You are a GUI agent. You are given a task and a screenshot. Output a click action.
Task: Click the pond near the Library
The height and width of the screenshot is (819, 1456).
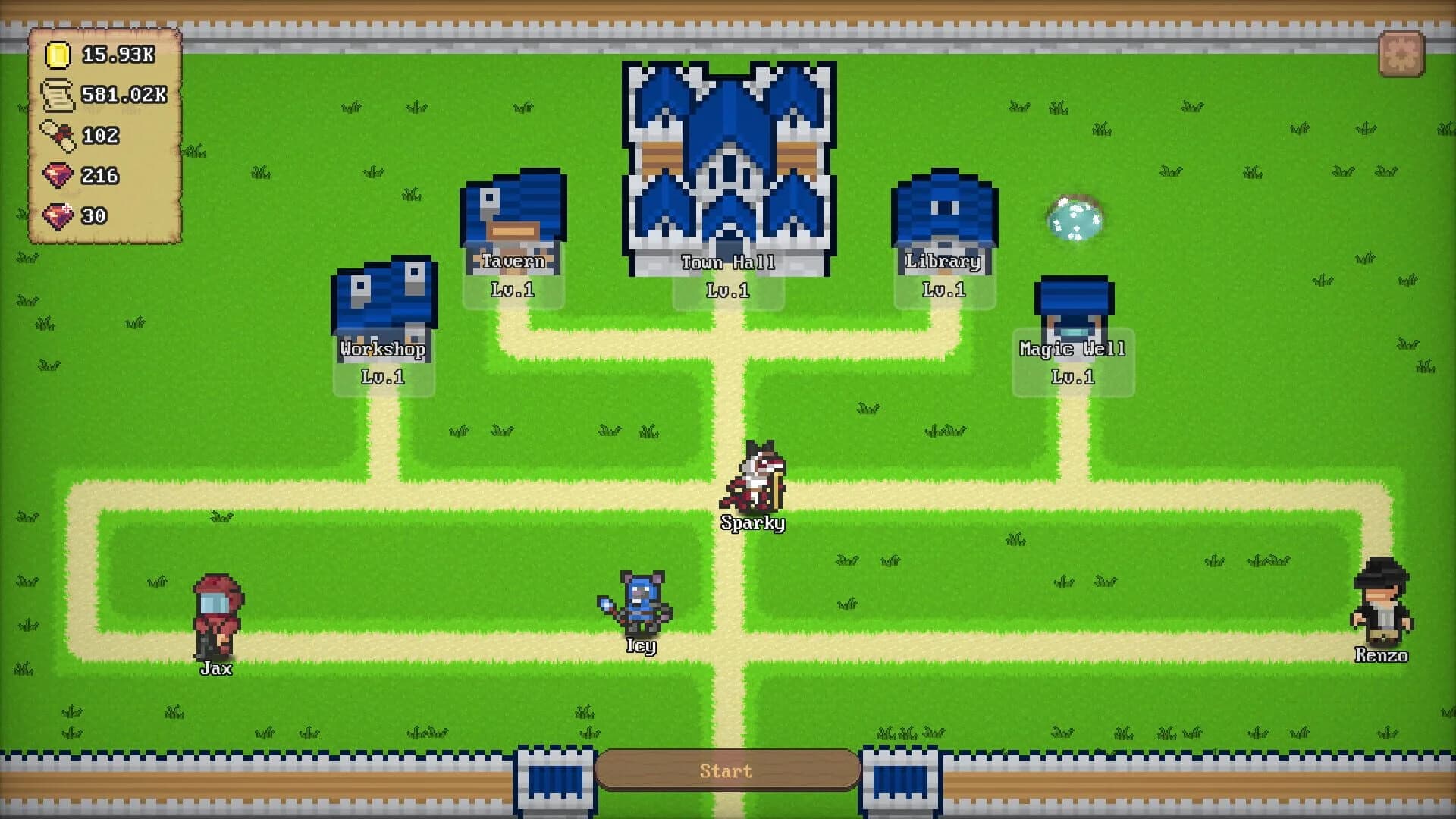point(1075,215)
